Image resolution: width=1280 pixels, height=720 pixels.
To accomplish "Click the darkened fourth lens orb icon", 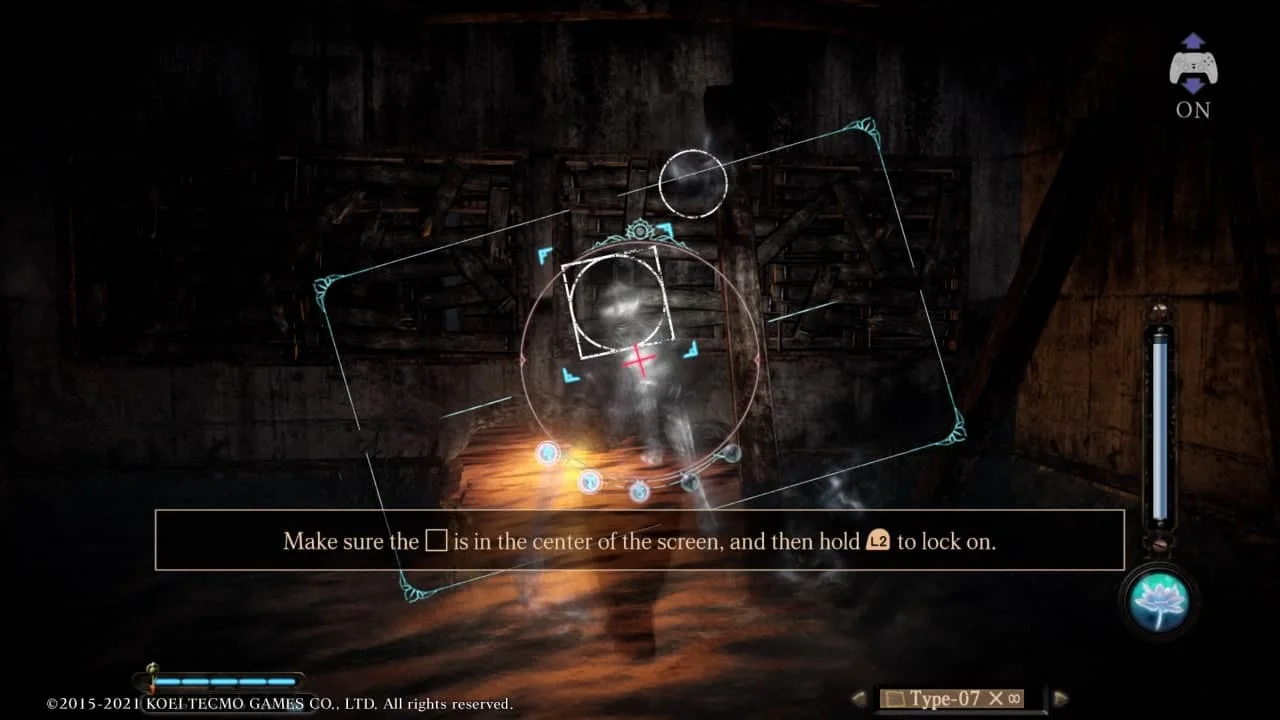I will (x=689, y=481).
